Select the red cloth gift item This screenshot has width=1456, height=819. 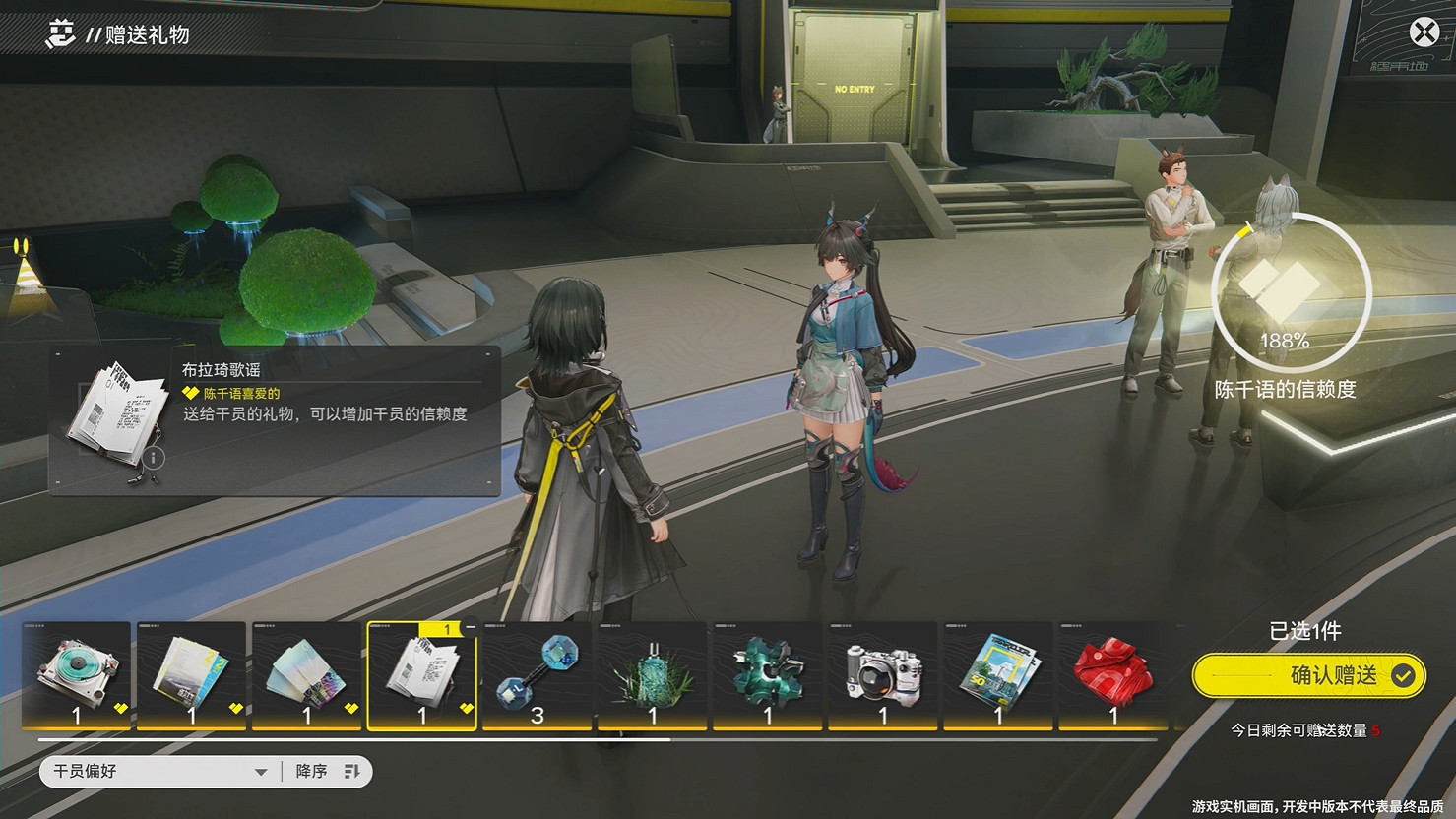click(x=1112, y=674)
